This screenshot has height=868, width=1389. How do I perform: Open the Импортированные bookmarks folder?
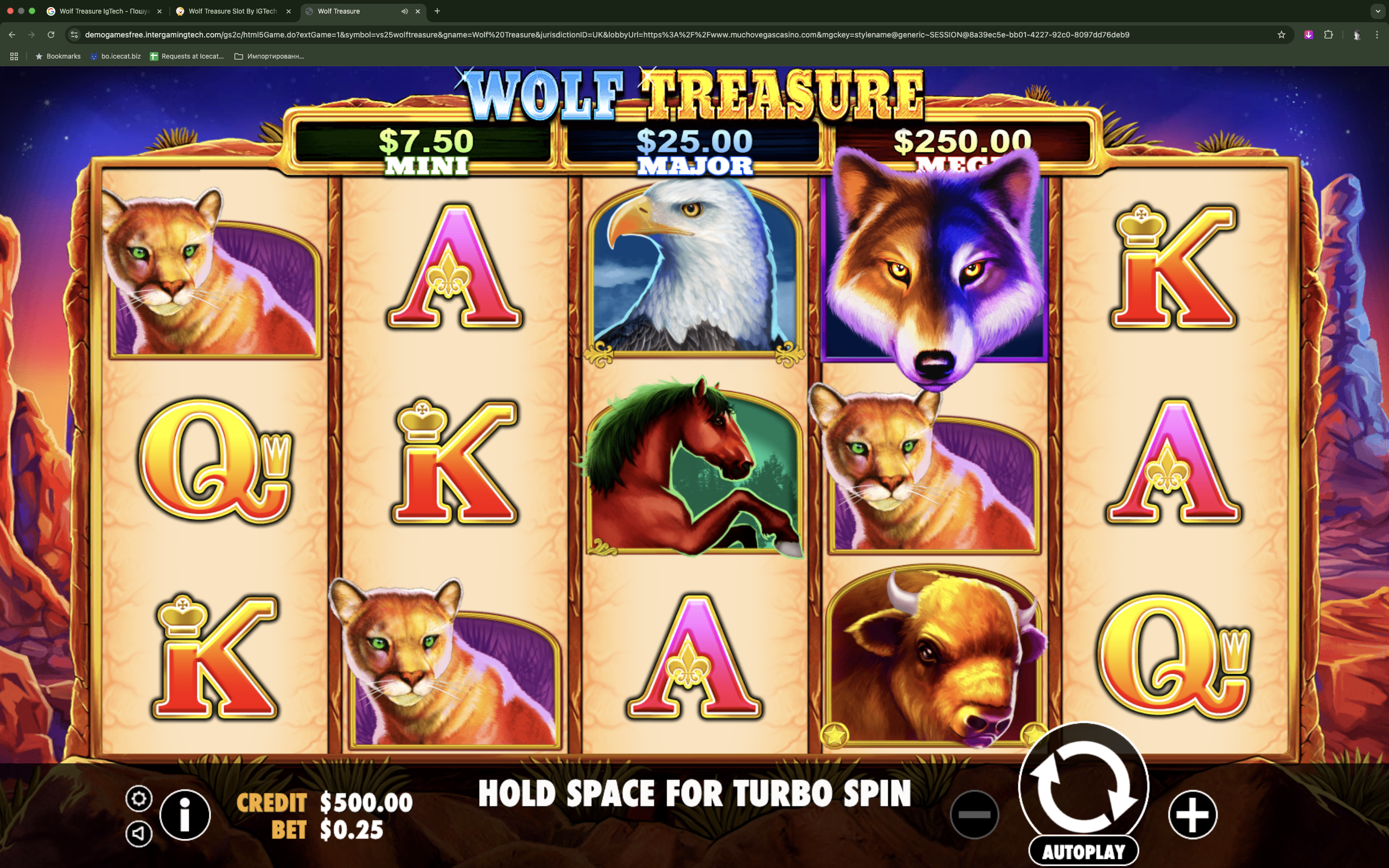(270, 56)
